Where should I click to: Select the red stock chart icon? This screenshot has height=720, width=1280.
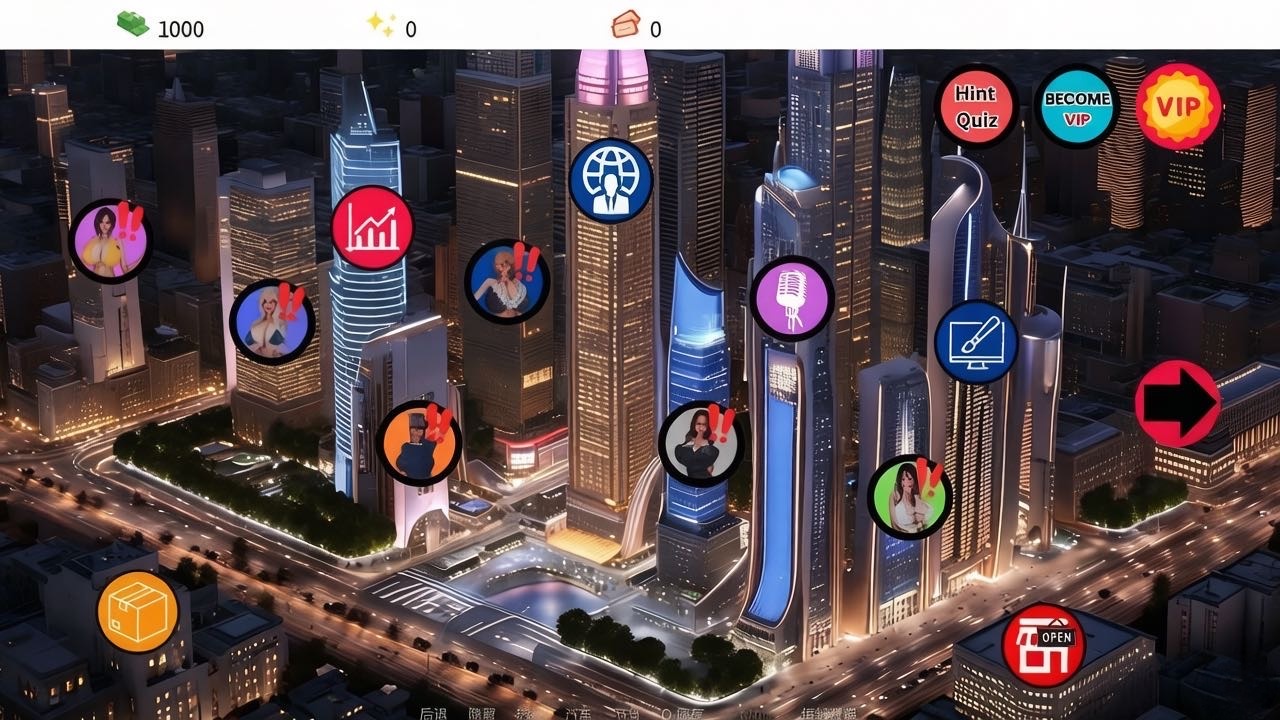tap(372, 228)
